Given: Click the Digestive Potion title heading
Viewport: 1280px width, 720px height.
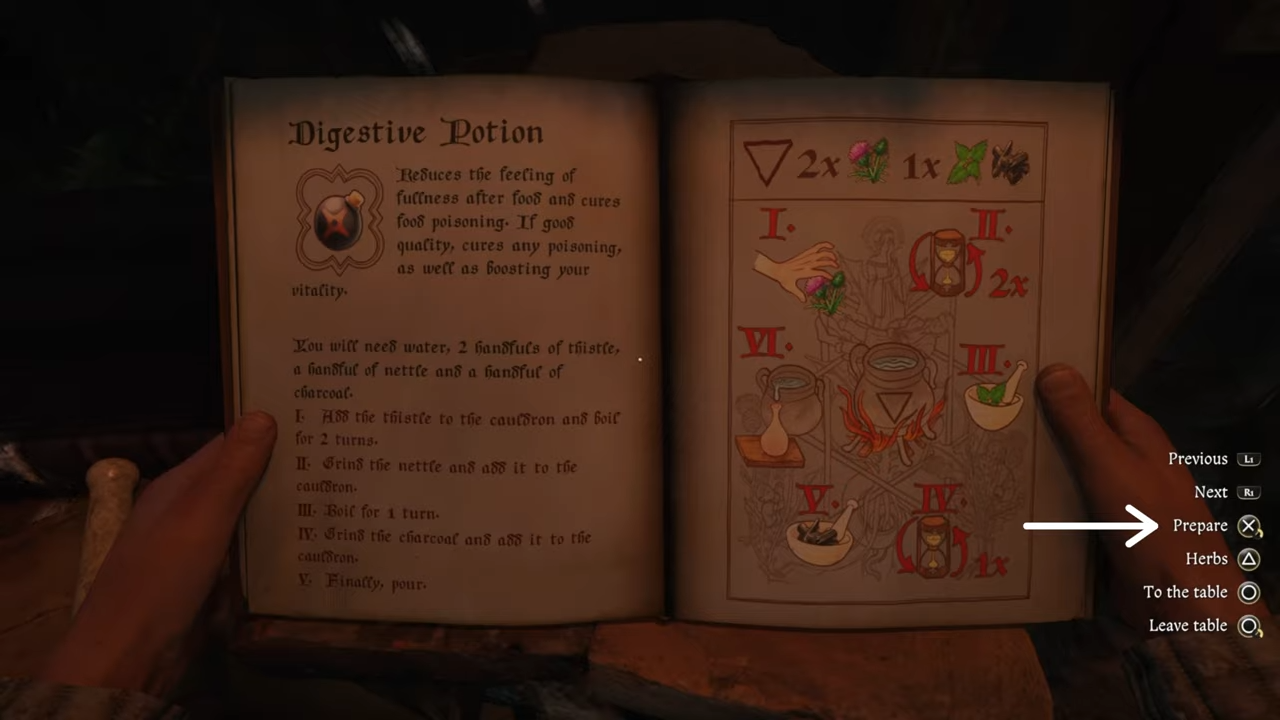Looking at the screenshot, I should pyautogui.click(x=416, y=132).
